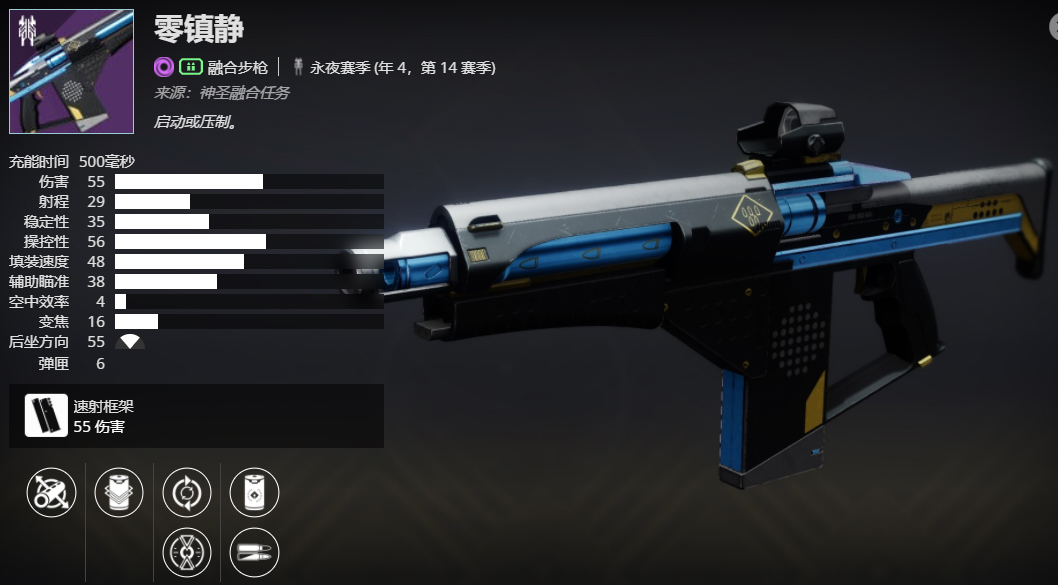This screenshot has width=1058, height=585.
Task: Close the panel with the corner button
Action: (1053, 28)
